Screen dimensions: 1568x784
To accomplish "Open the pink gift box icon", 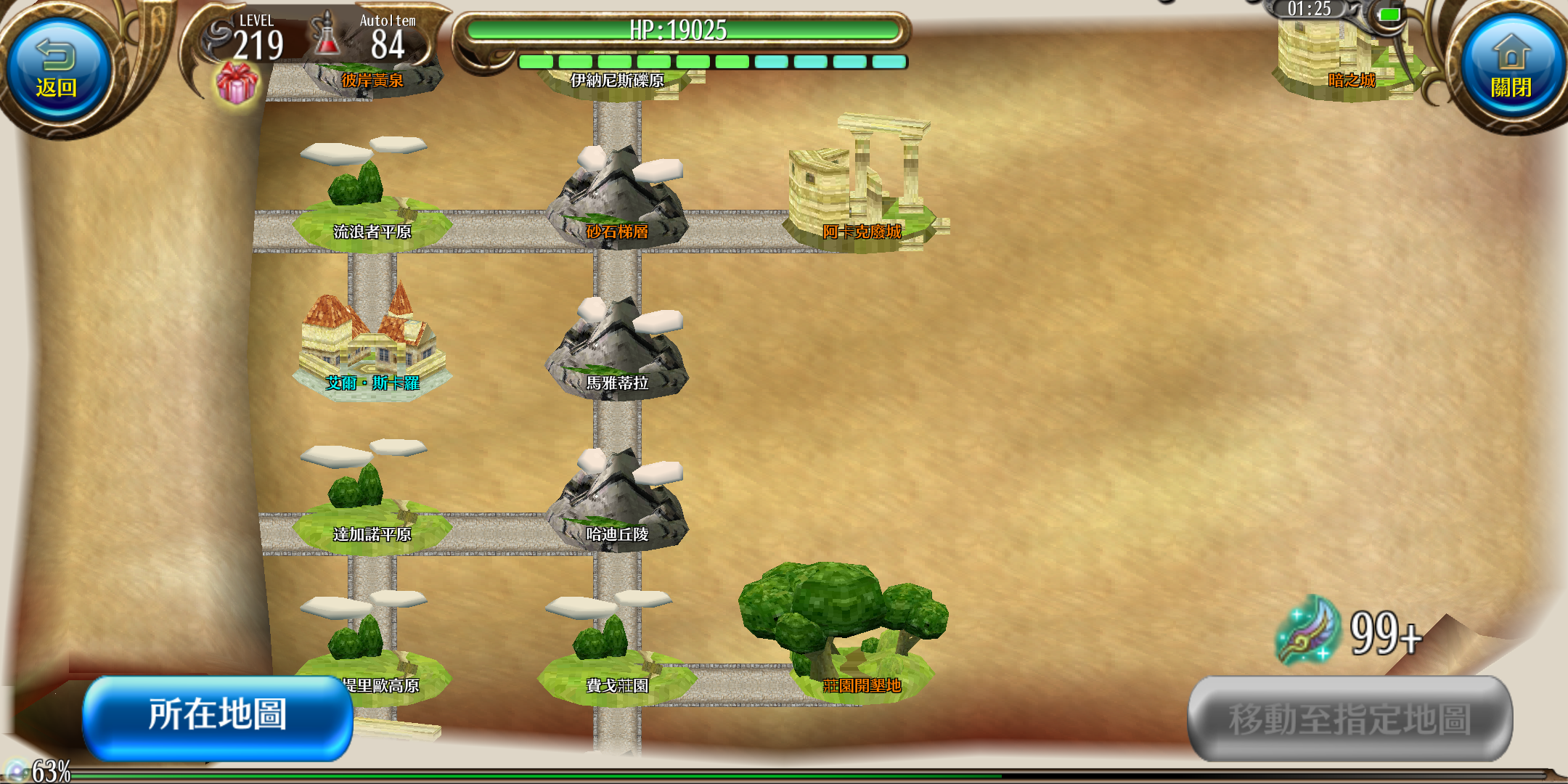I will point(237,83).
